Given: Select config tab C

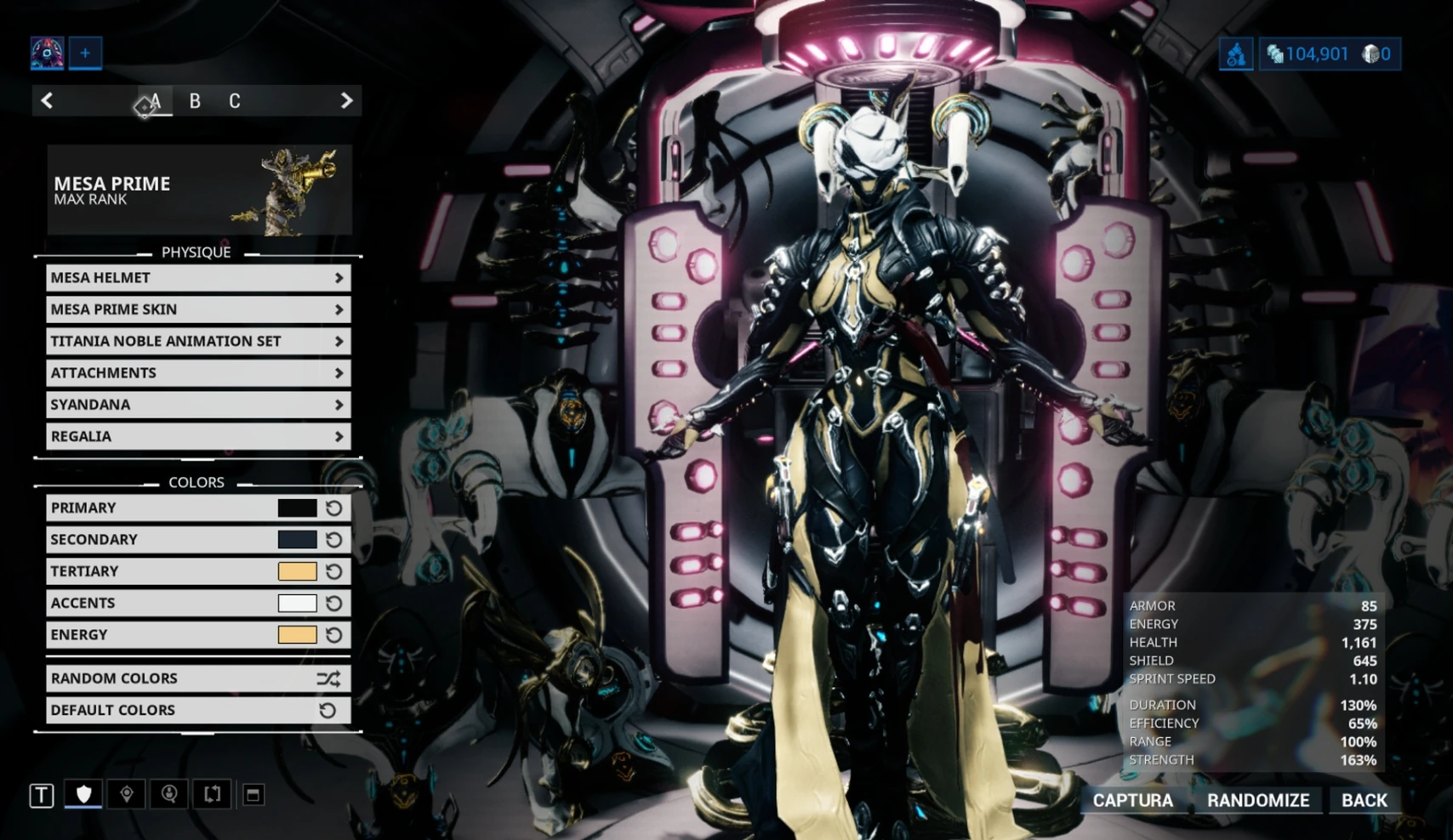Looking at the screenshot, I should pyautogui.click(x=234, y=101).
